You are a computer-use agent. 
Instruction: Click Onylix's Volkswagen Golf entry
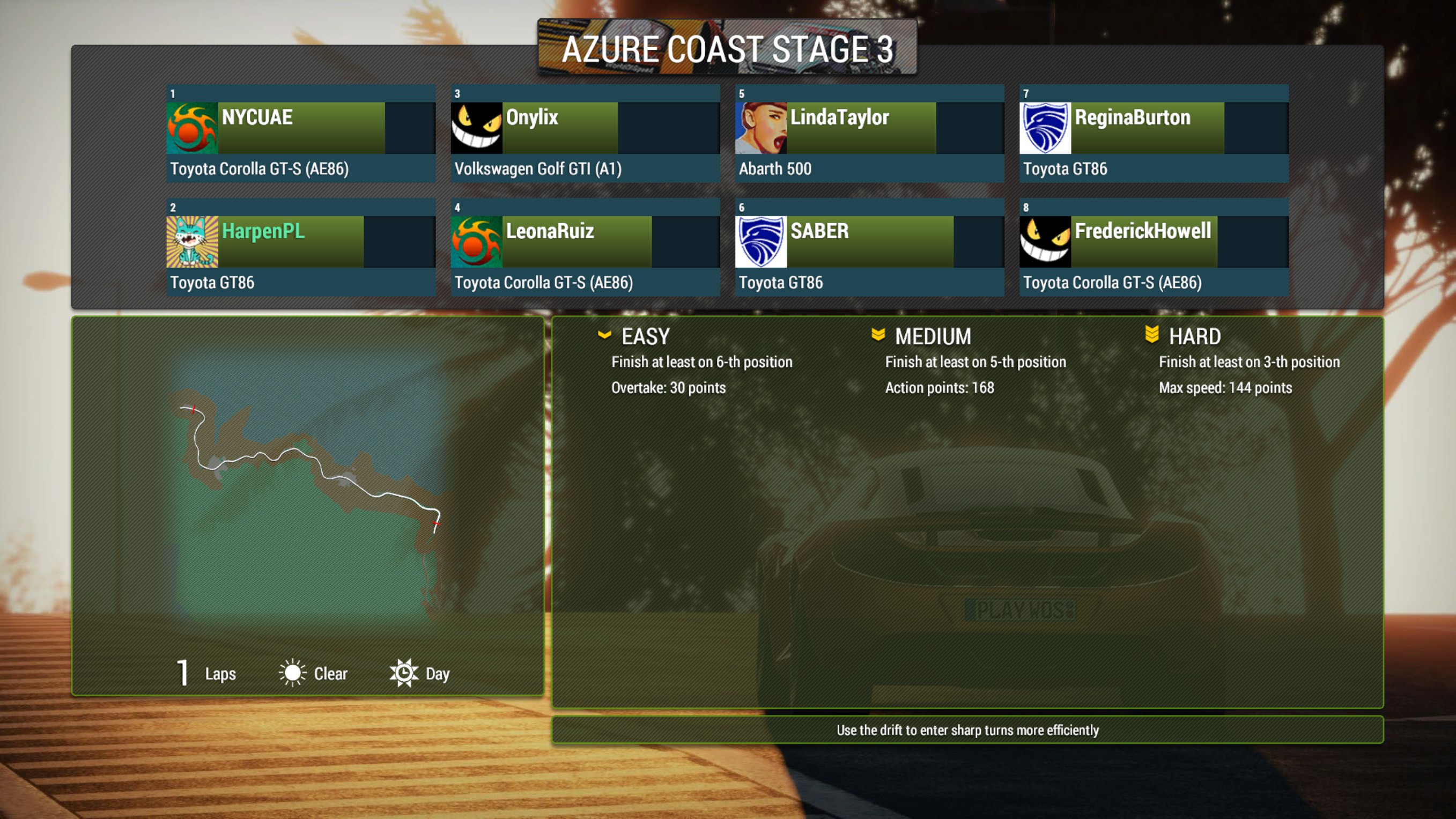coord(585,134)
